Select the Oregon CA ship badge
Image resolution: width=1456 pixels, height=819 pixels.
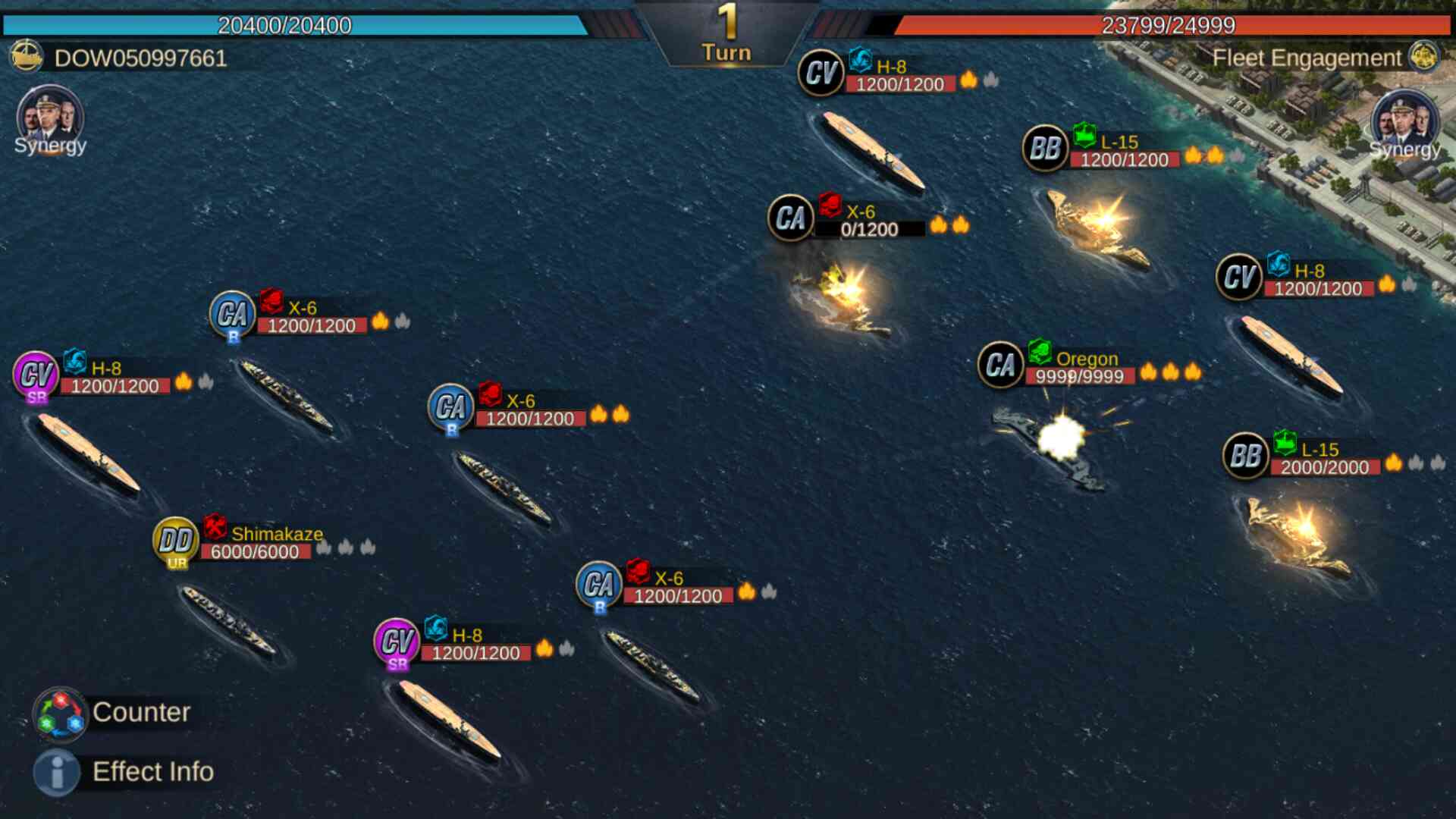click(1000, 365)
